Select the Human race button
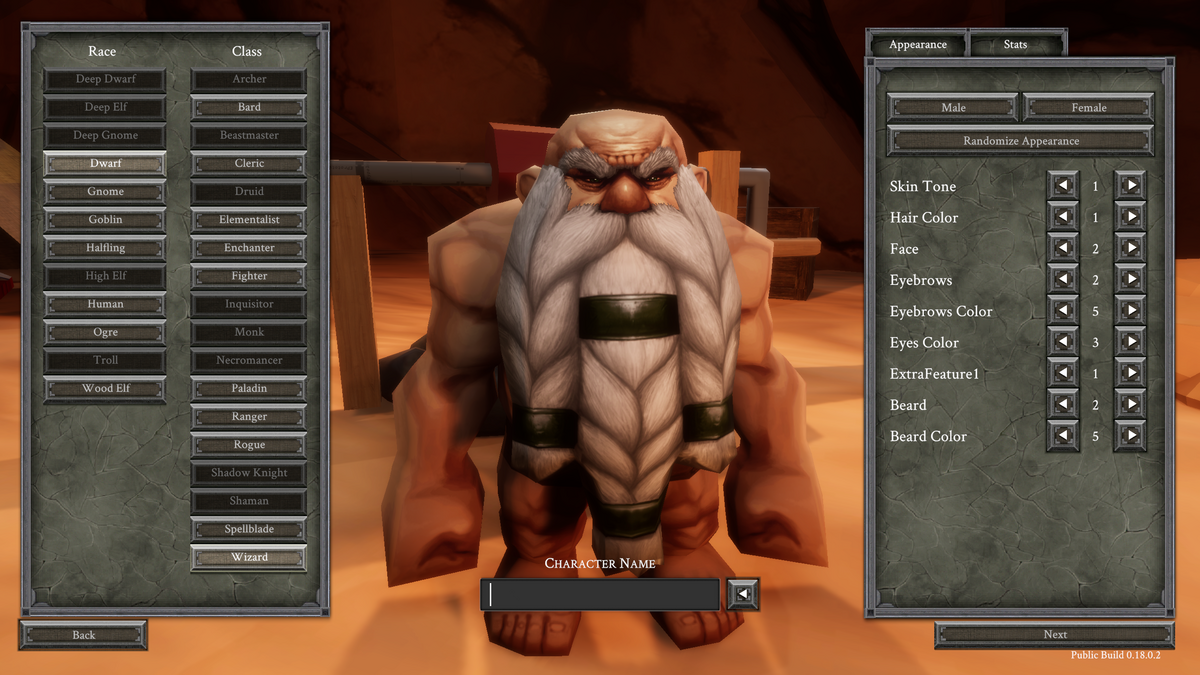Viewport: 1200px width, 675px height. pyautogui.click(x=105, y=304)
